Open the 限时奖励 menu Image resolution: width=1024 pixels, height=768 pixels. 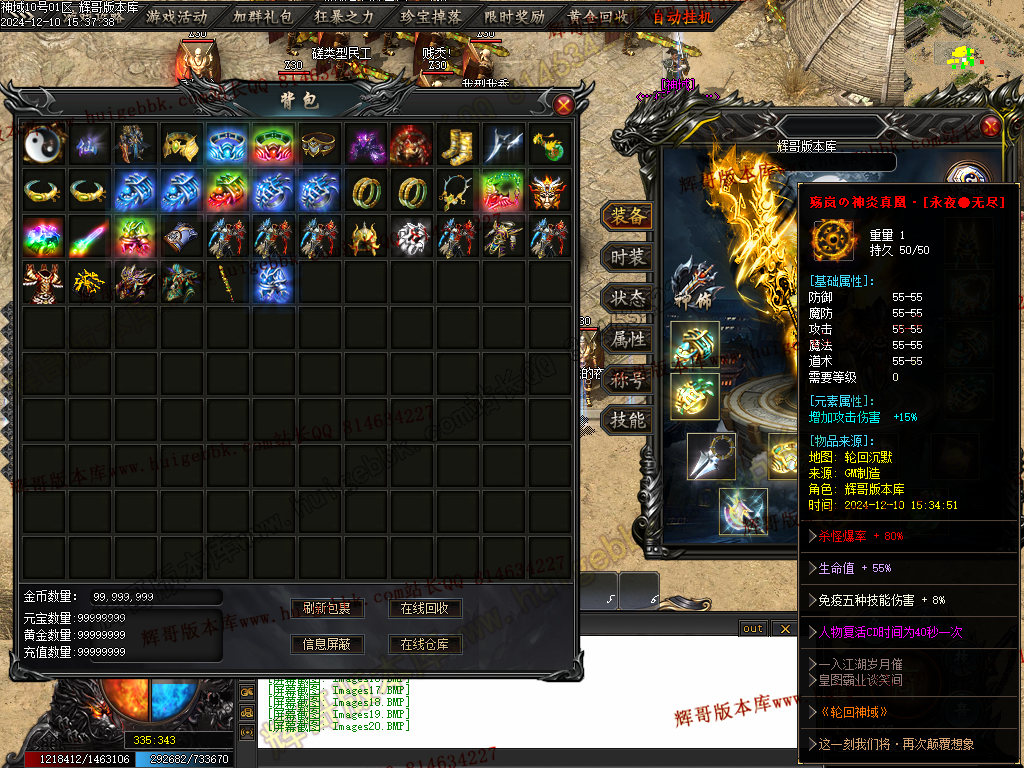[515, 16]
